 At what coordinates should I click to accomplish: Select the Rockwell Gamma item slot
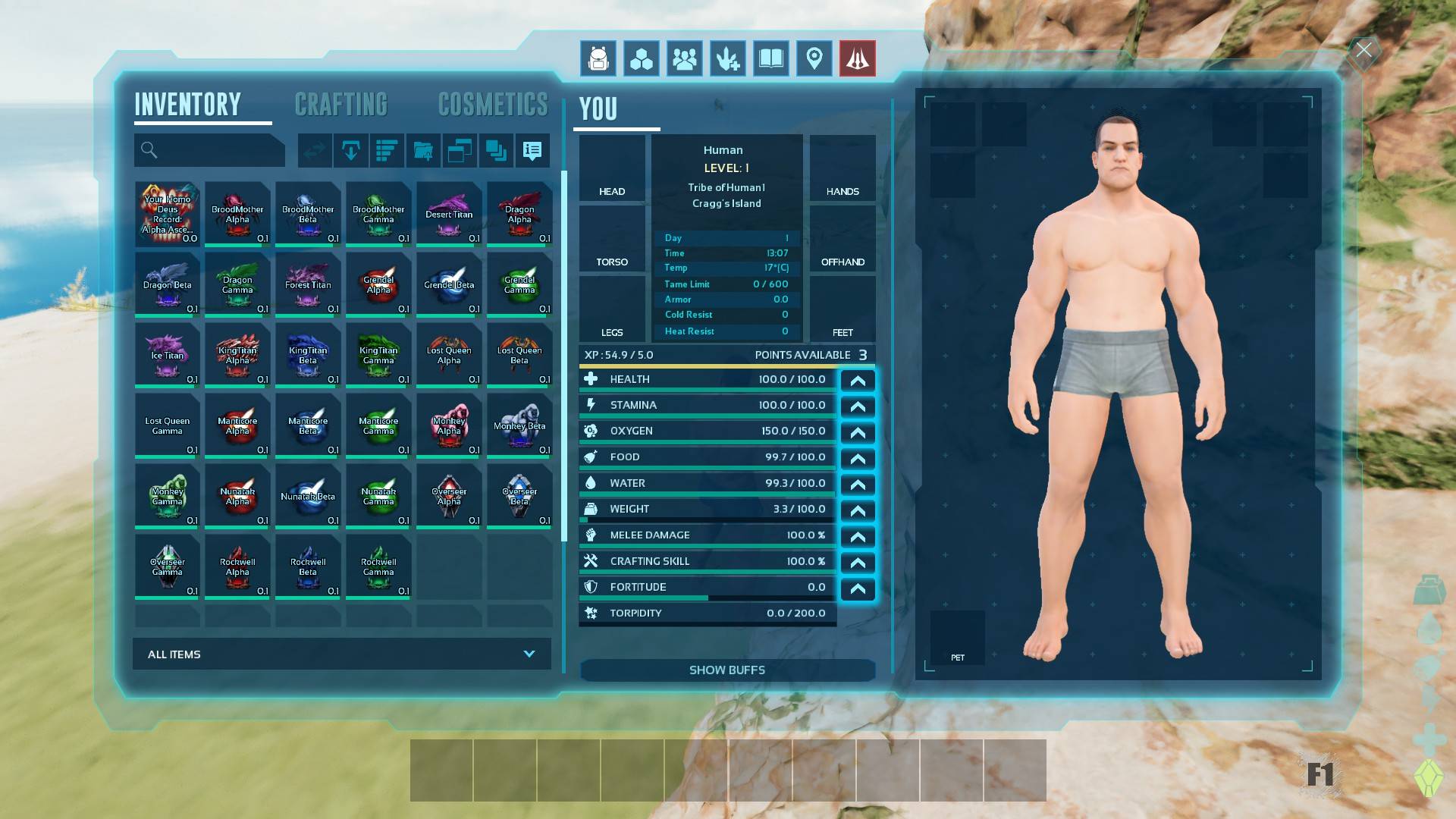378,566
